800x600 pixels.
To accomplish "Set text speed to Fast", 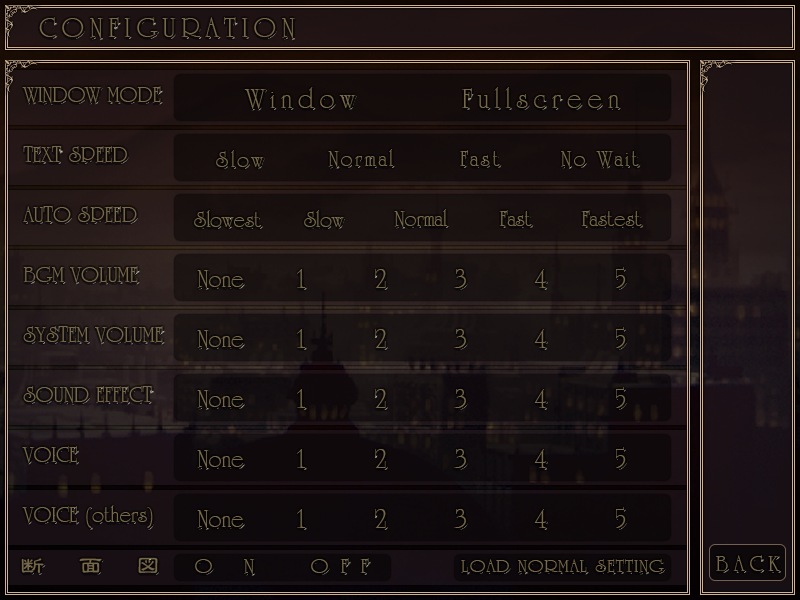I will pos(480,160).
